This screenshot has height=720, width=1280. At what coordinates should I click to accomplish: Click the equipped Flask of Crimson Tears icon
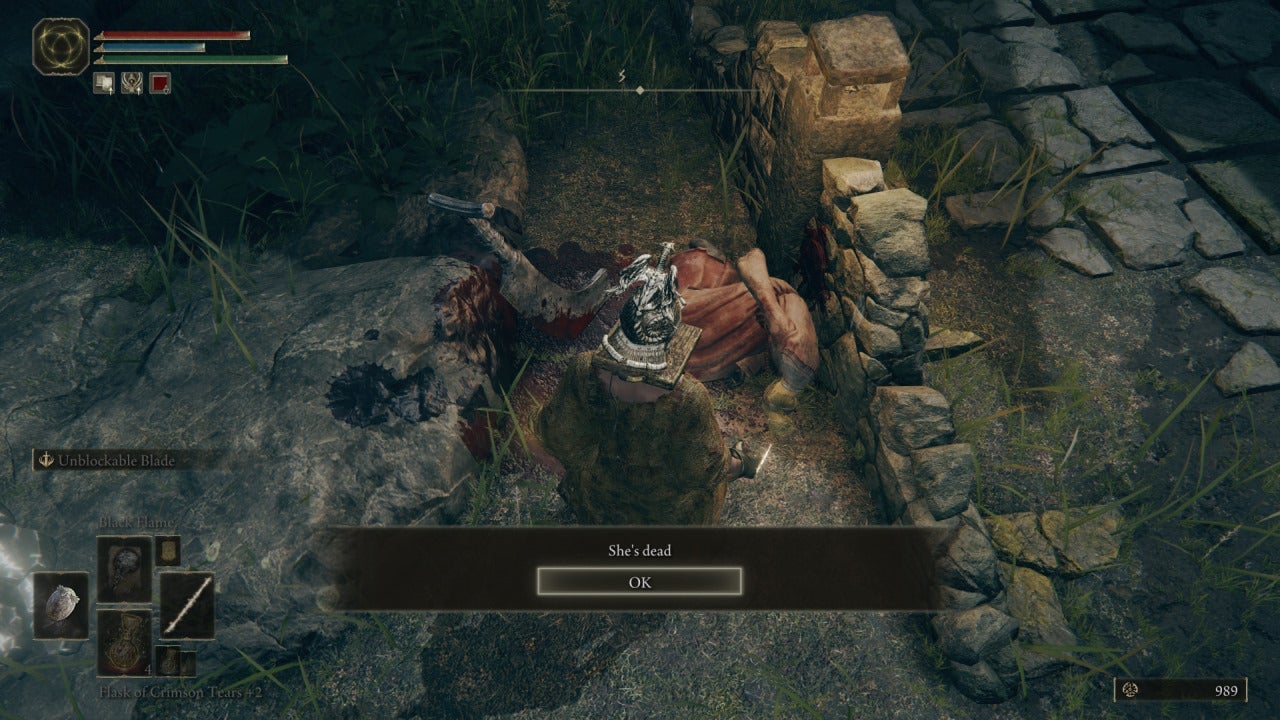(124, 642)
